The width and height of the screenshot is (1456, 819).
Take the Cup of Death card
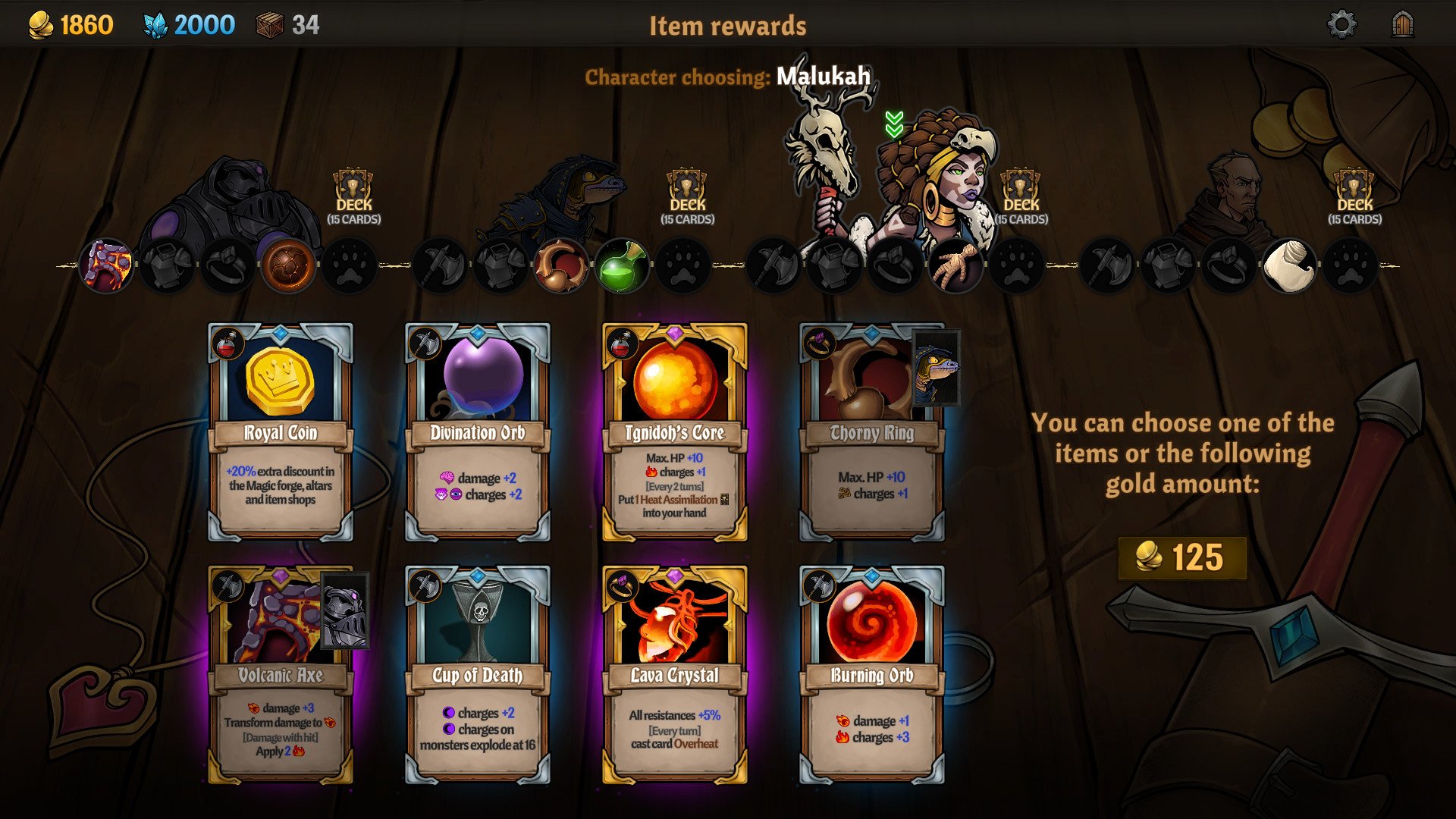point(478,675)
